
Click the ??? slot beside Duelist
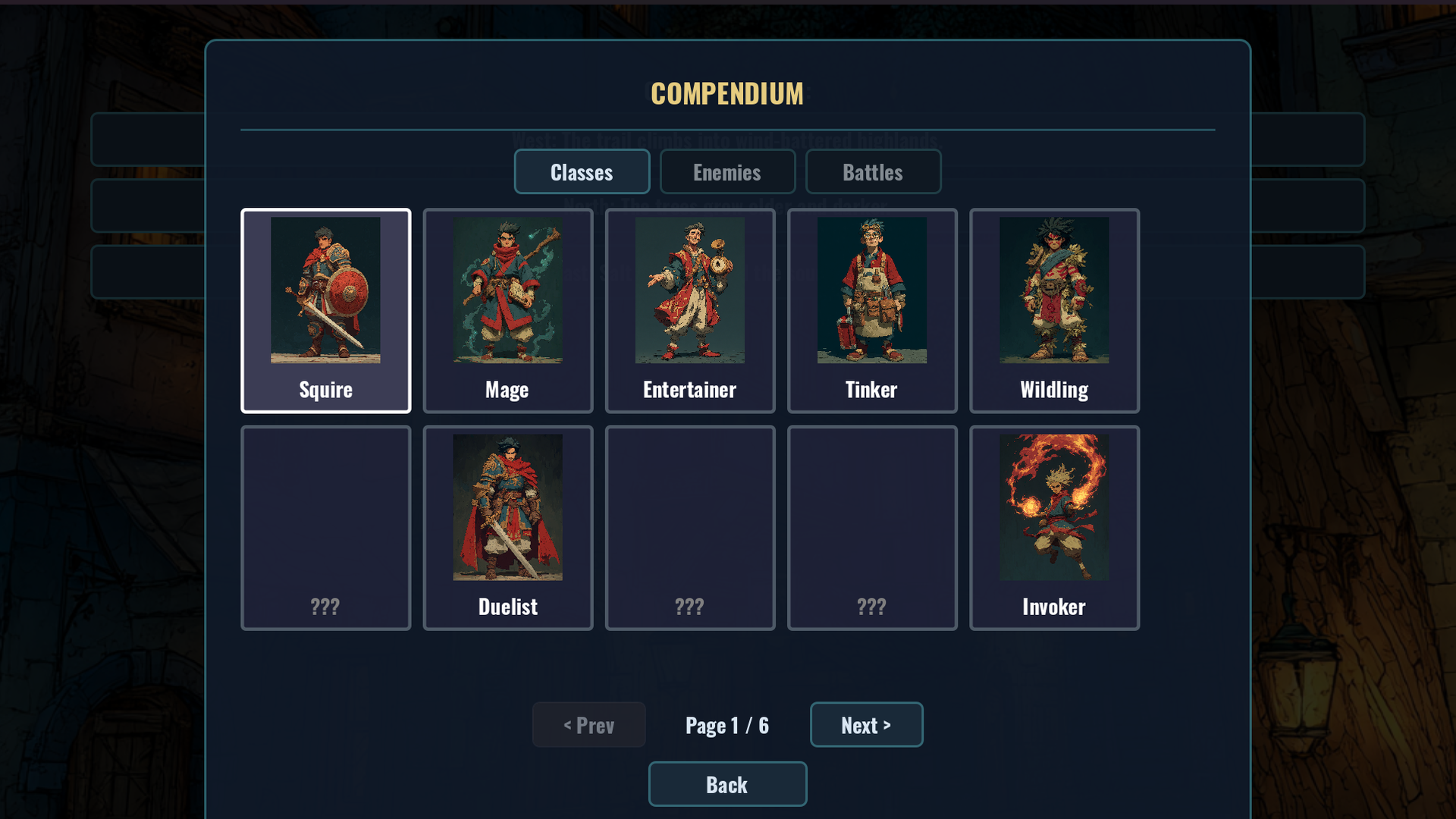[689, 527]
